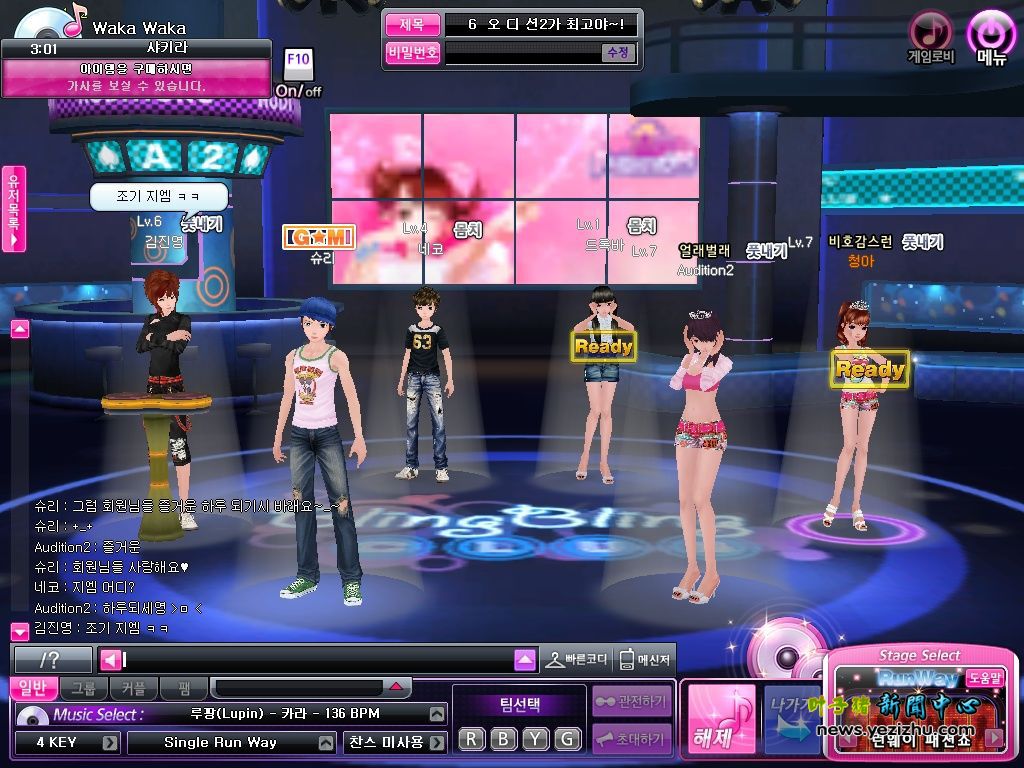Viewport: 1024px width, 768px height.
Task: Open 빠른코디 quick outfit
Action: pos(577,660)
